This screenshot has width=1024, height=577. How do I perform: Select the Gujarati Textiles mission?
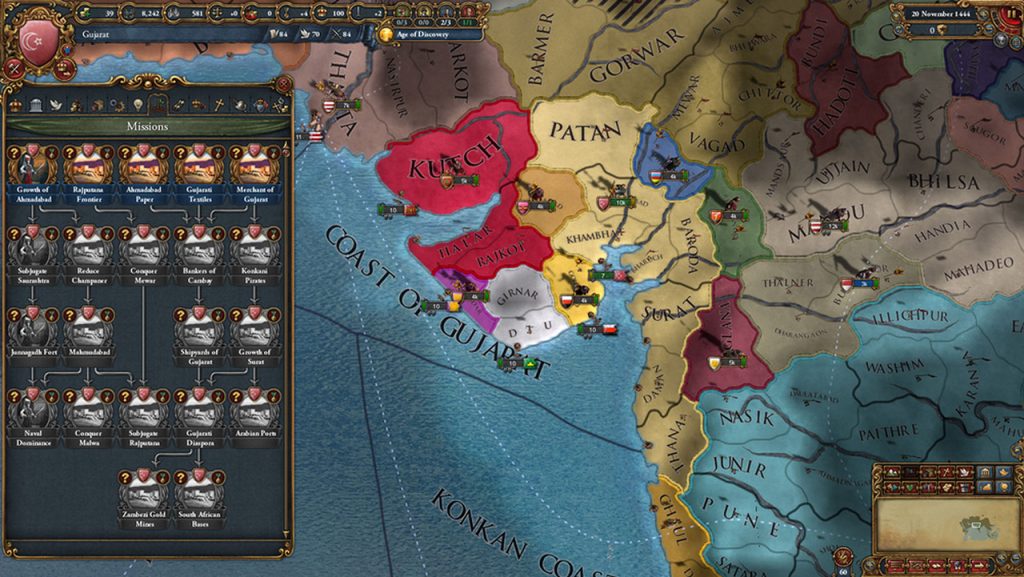click(199, 165)
